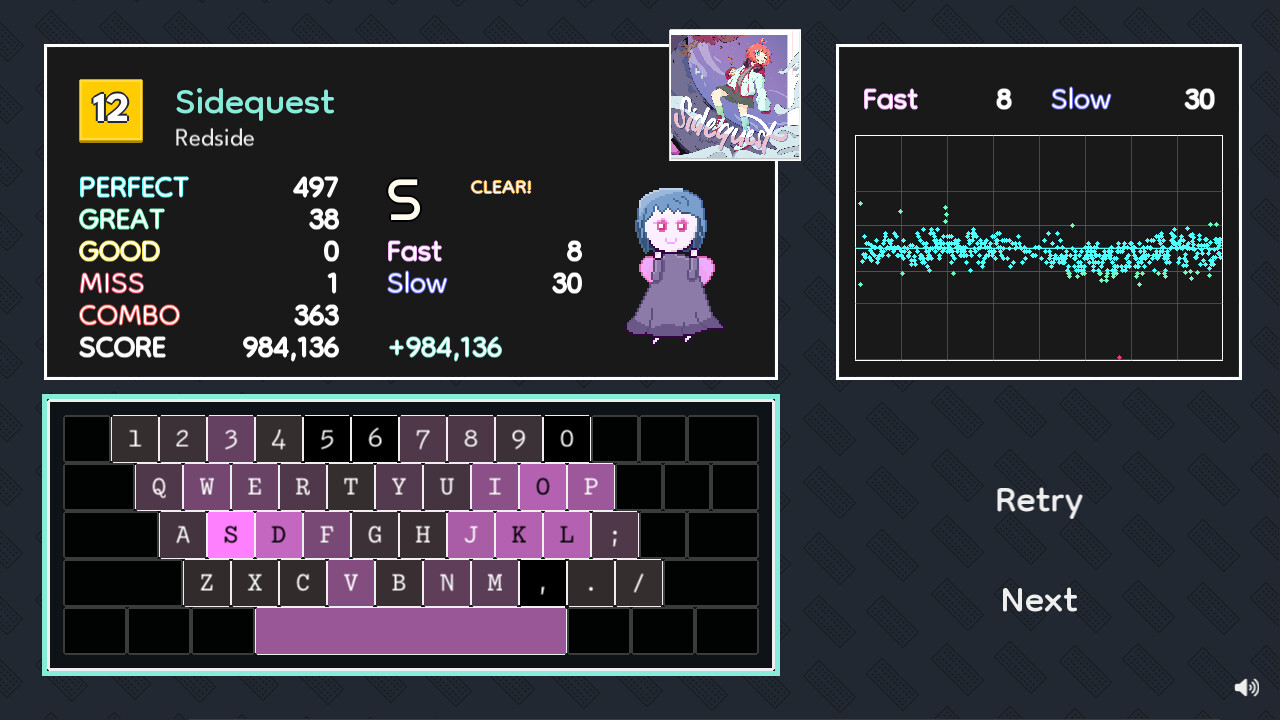Click the Retry button

1038,500
